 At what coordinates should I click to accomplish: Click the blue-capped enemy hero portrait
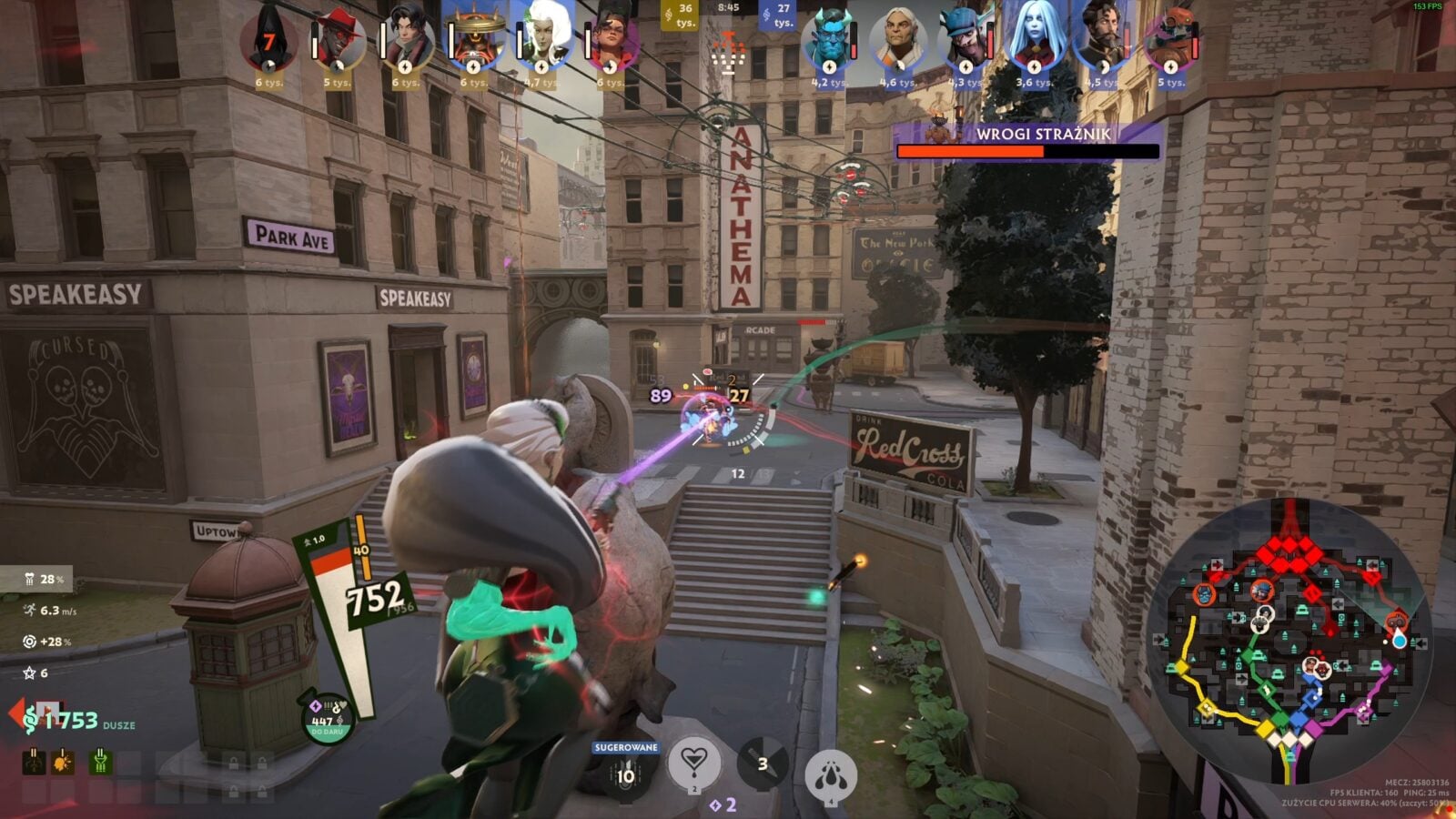pos(966,39)
